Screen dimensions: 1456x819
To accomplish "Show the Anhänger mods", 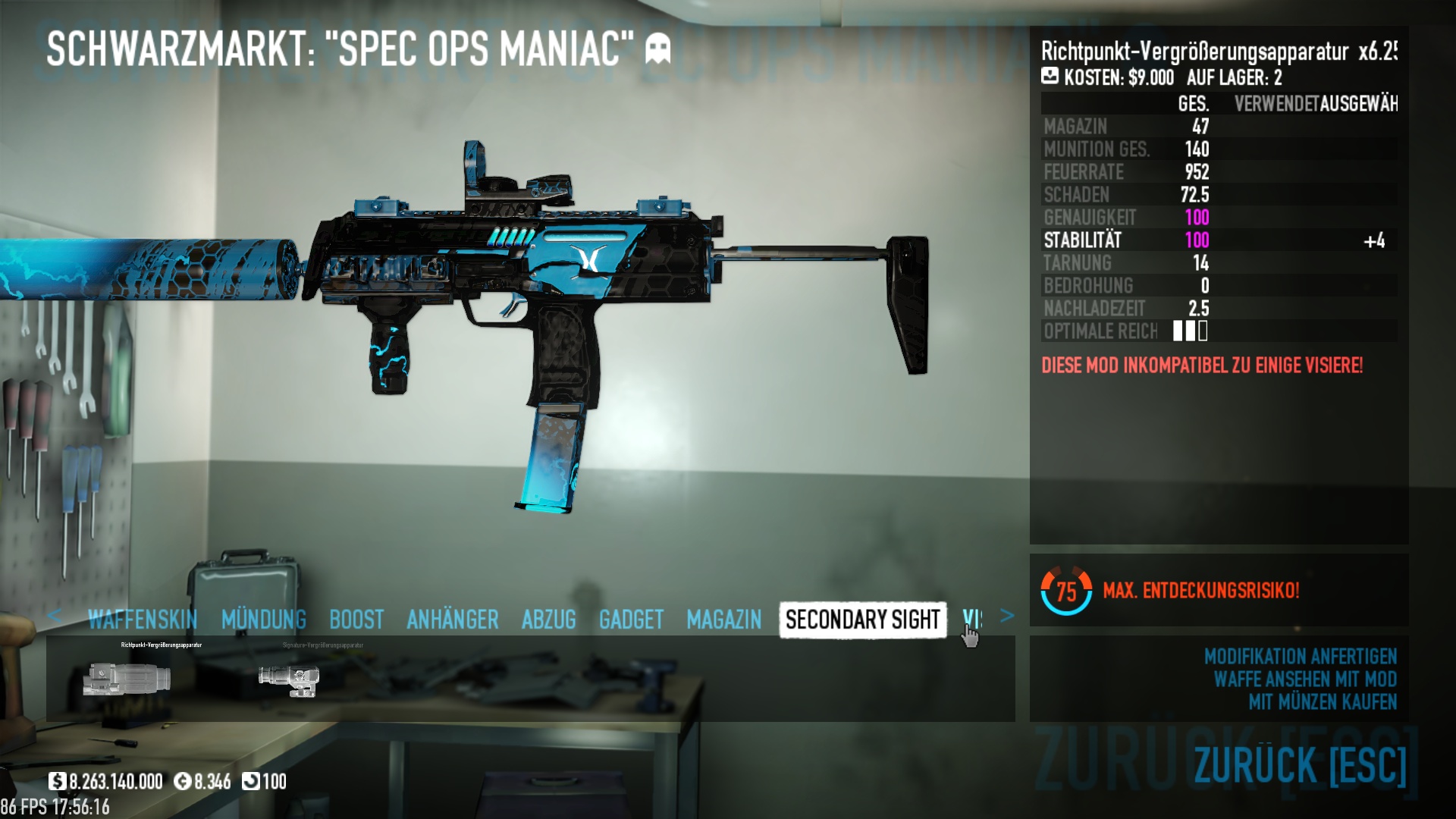I will [453, 620].
